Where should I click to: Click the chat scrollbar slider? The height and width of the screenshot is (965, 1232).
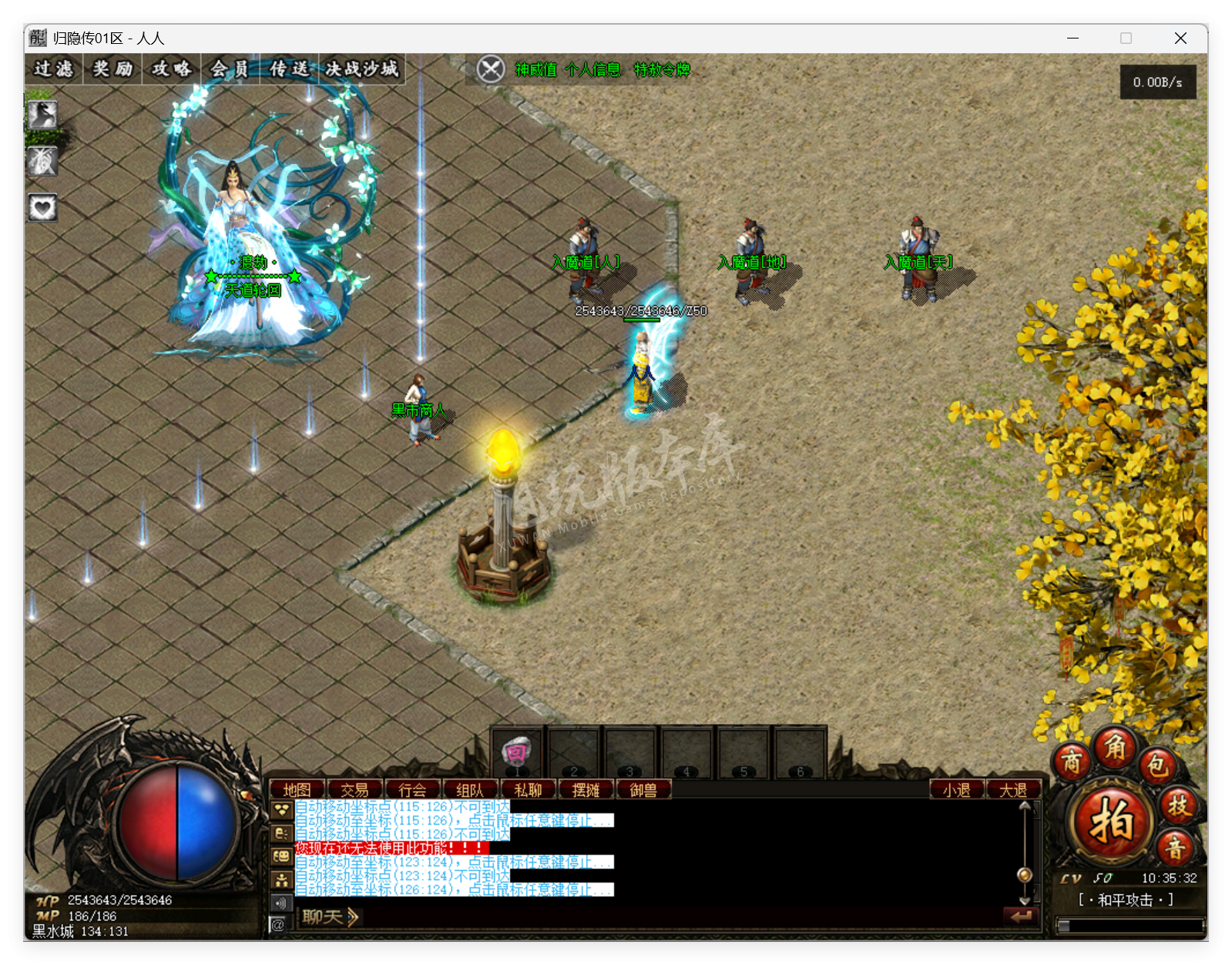click(1025, 873)
